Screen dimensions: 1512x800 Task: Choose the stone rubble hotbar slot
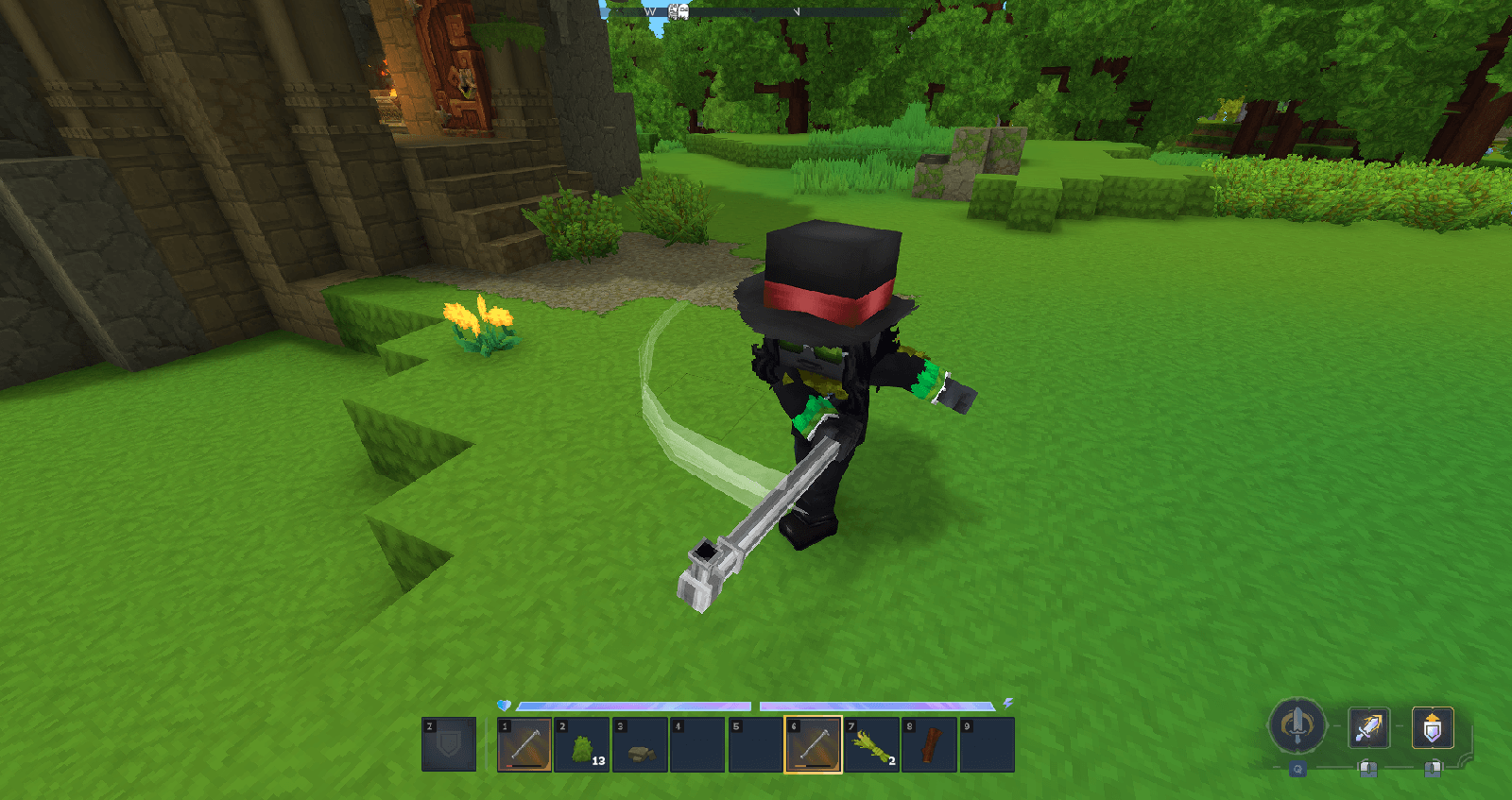(641, 744)
